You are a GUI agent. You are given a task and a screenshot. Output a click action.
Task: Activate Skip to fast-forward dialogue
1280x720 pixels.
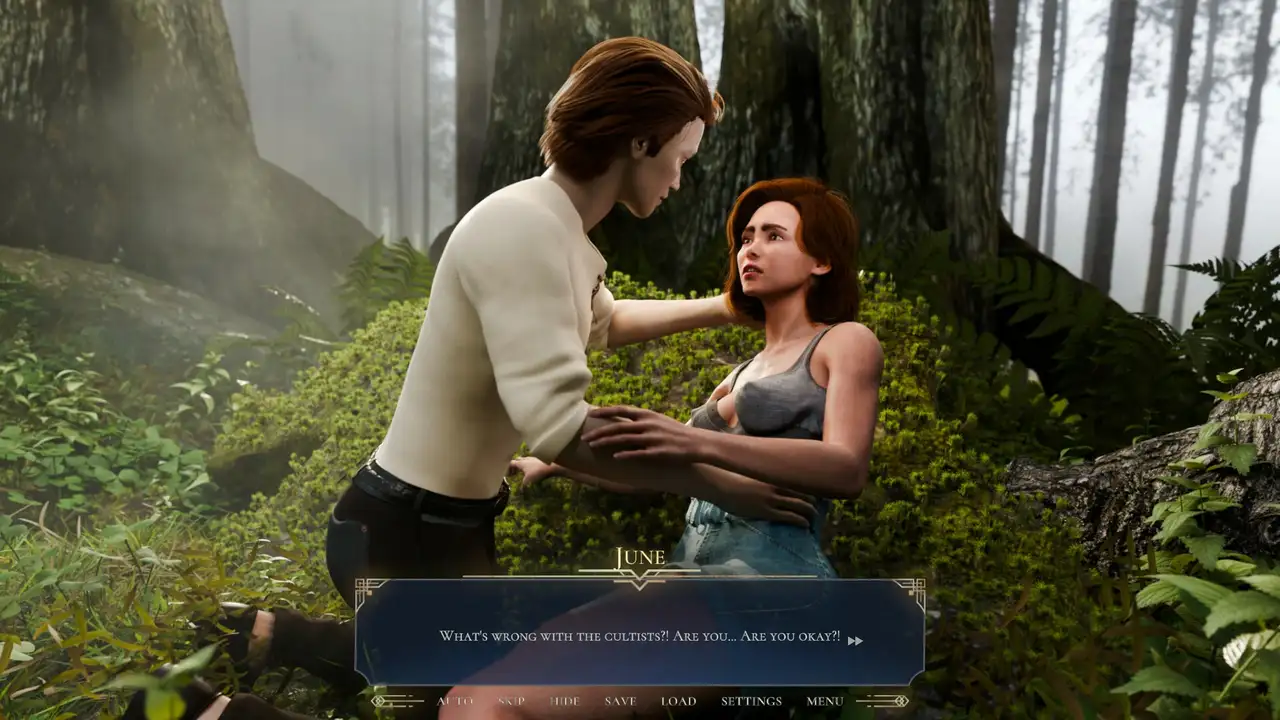pos(511,701)
